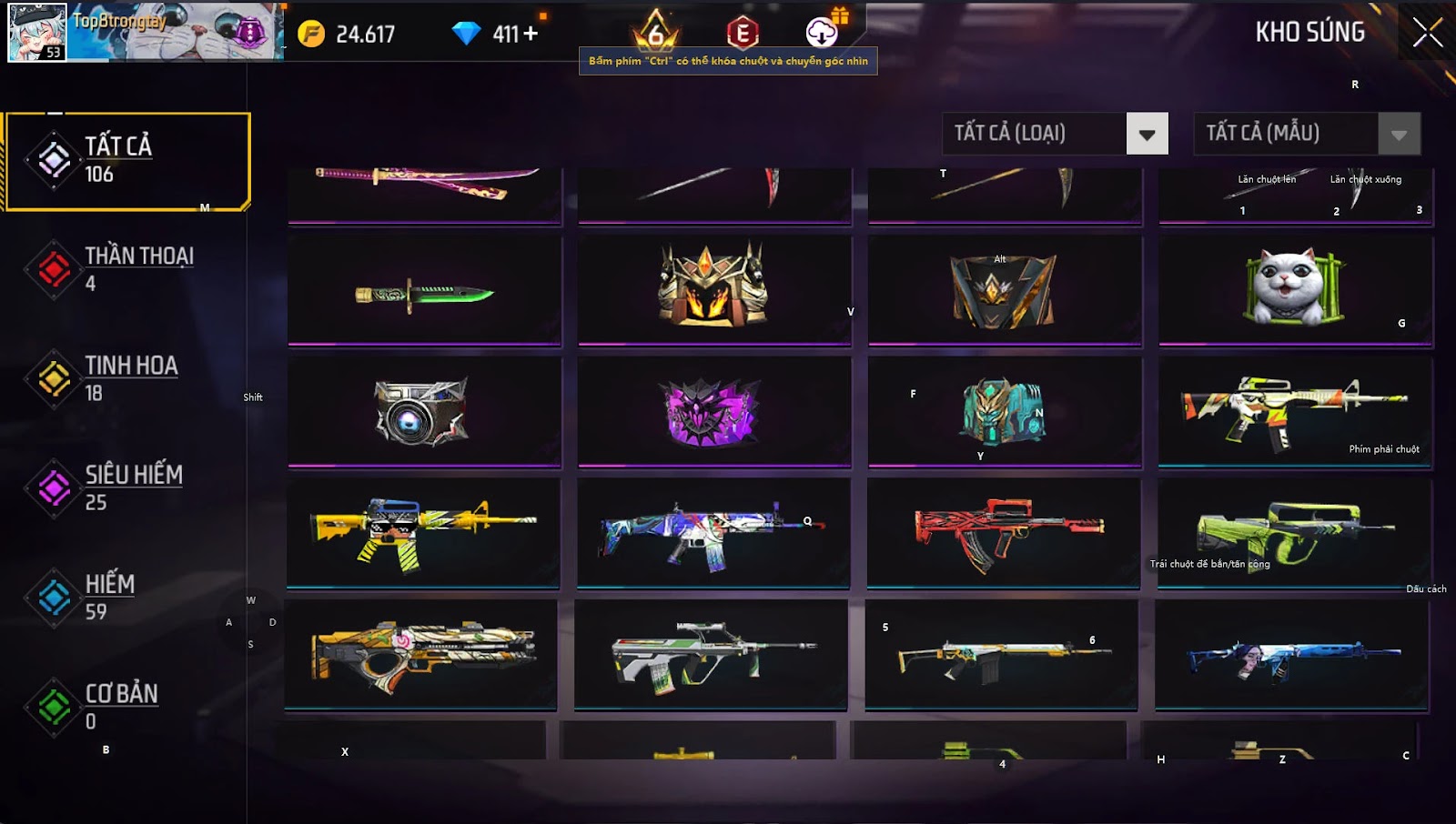Open the player profile avatar
The width and height of the screenshot is (1456, 824).
click(37, 33)
